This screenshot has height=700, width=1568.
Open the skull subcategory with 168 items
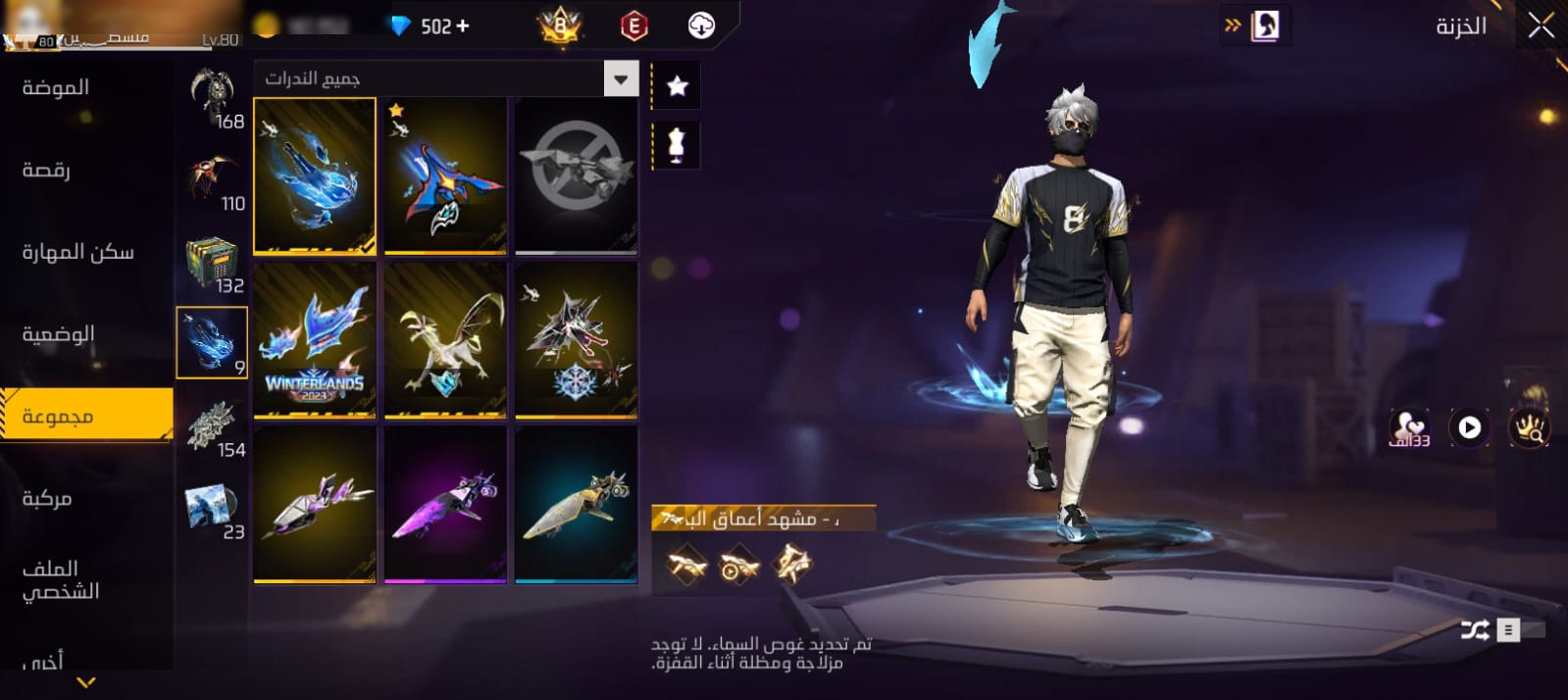(213, 98)
